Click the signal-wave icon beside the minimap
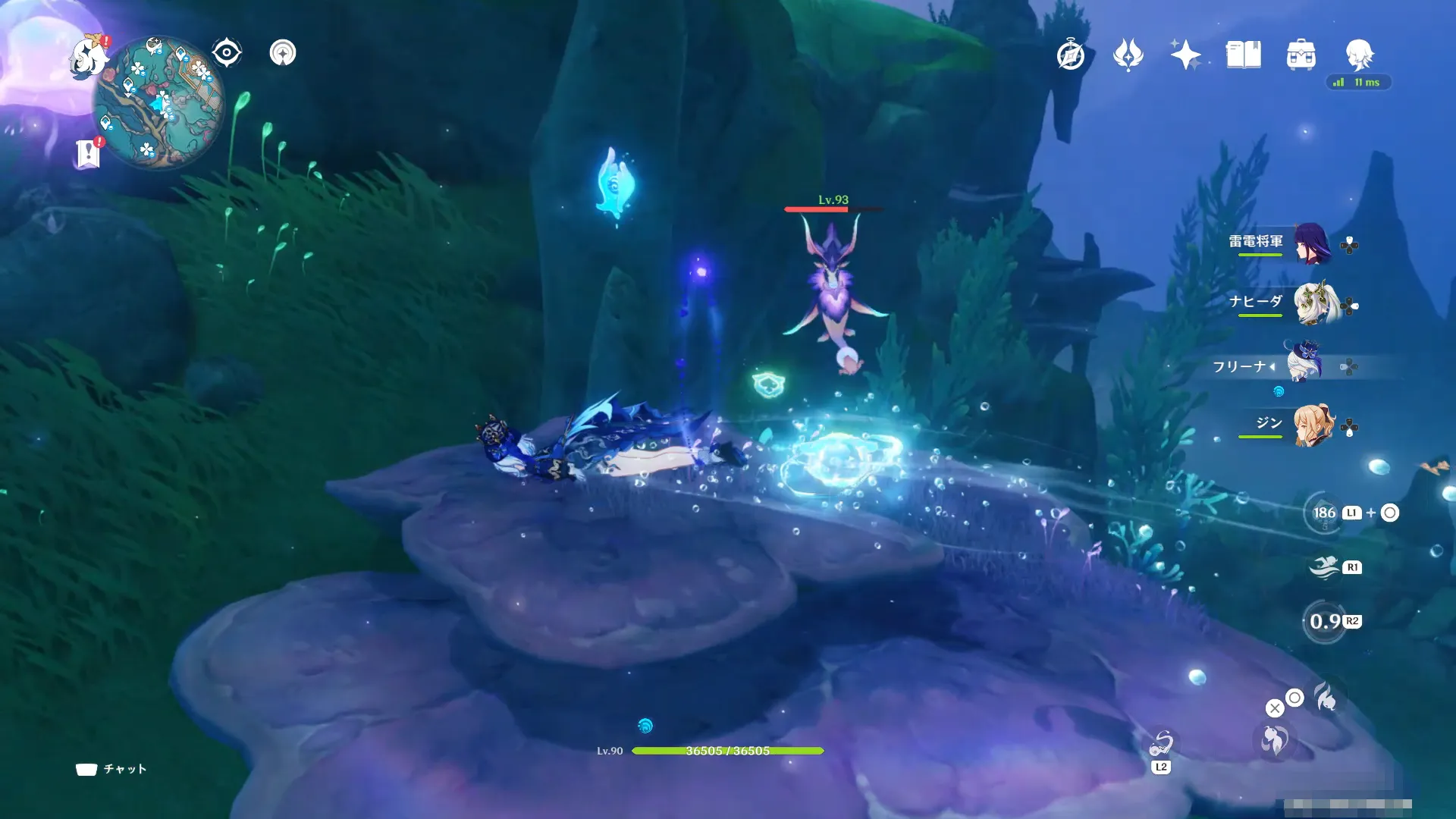The width and height of the screenshot is (1456, 819). coord(283,53)
